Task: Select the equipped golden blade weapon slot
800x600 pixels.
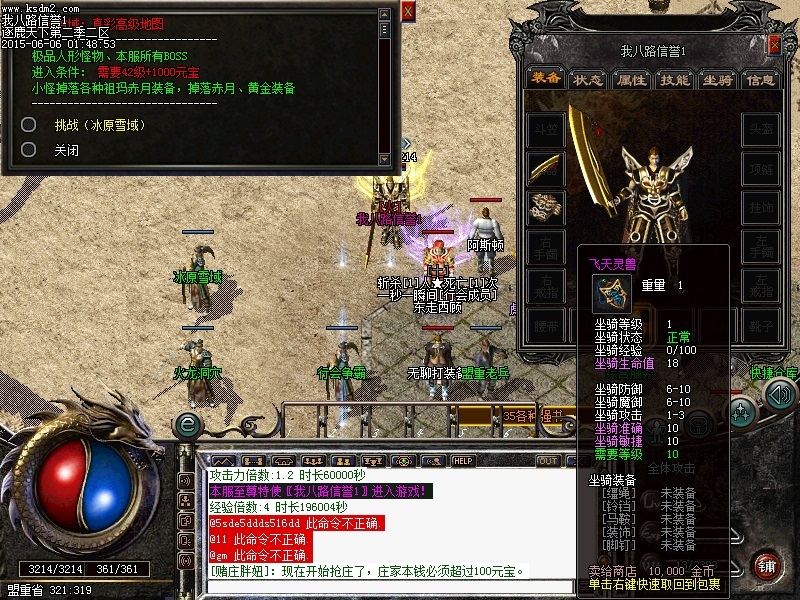Action: [546, 167]
